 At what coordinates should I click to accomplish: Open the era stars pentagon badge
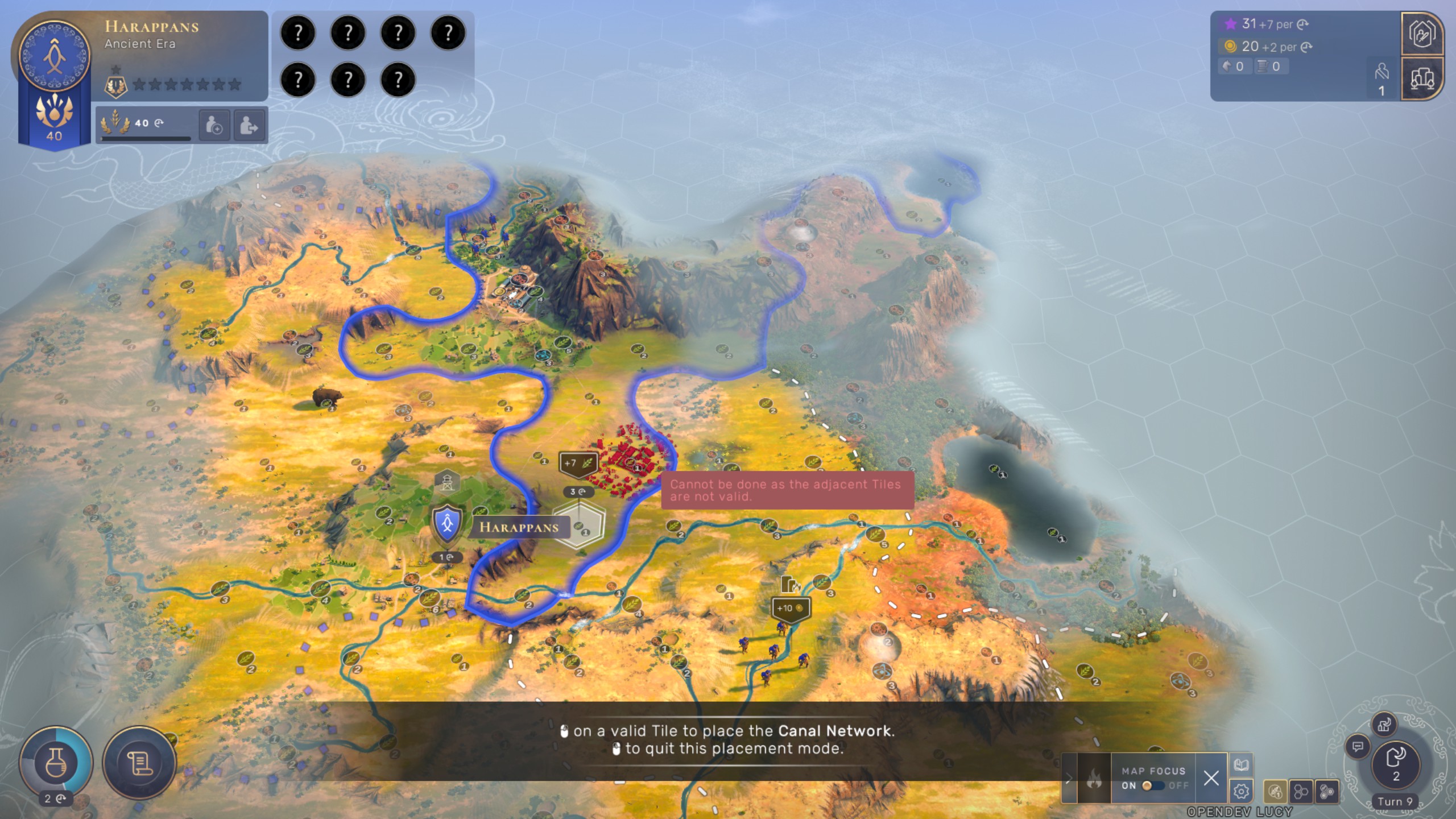[x=115, y=86]
